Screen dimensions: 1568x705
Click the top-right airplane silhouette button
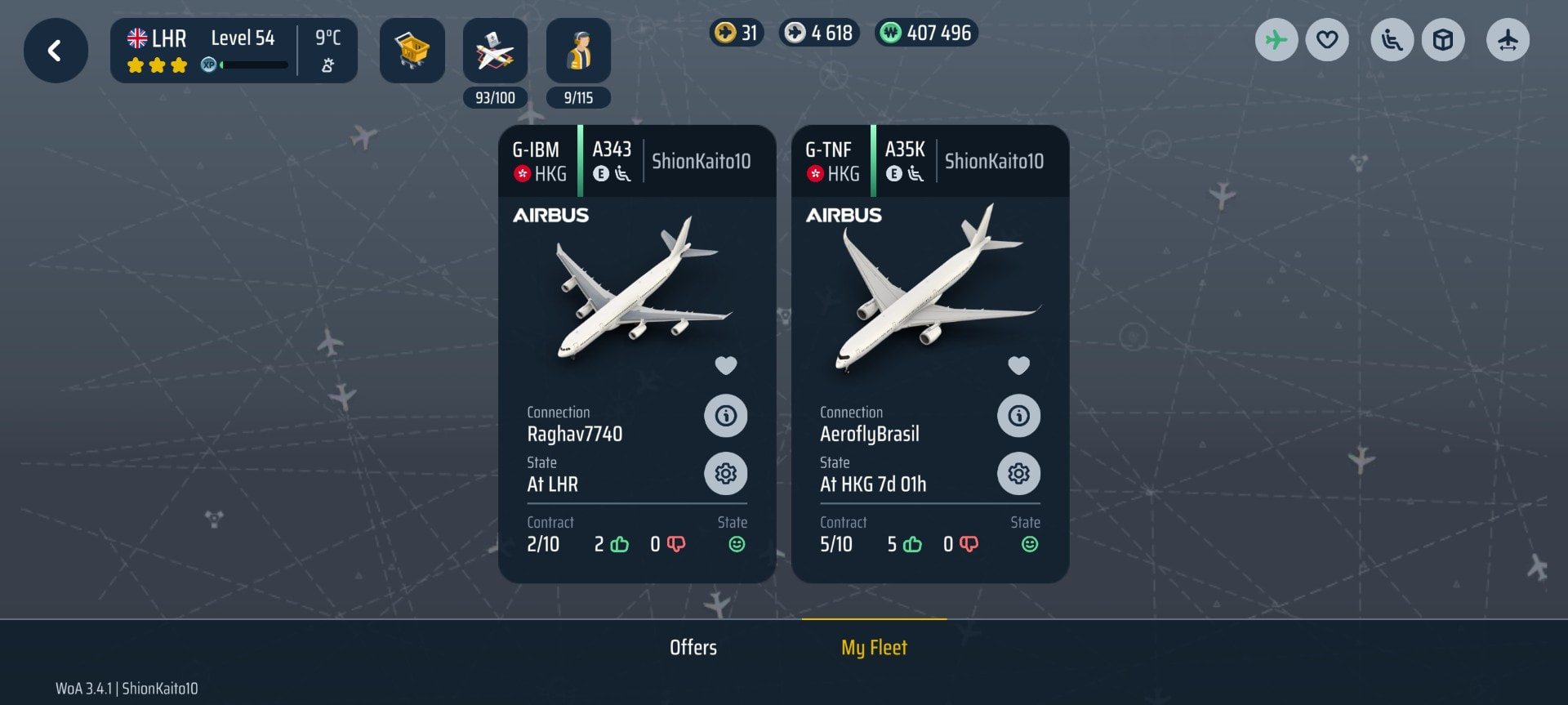[x=1508, y=40]
